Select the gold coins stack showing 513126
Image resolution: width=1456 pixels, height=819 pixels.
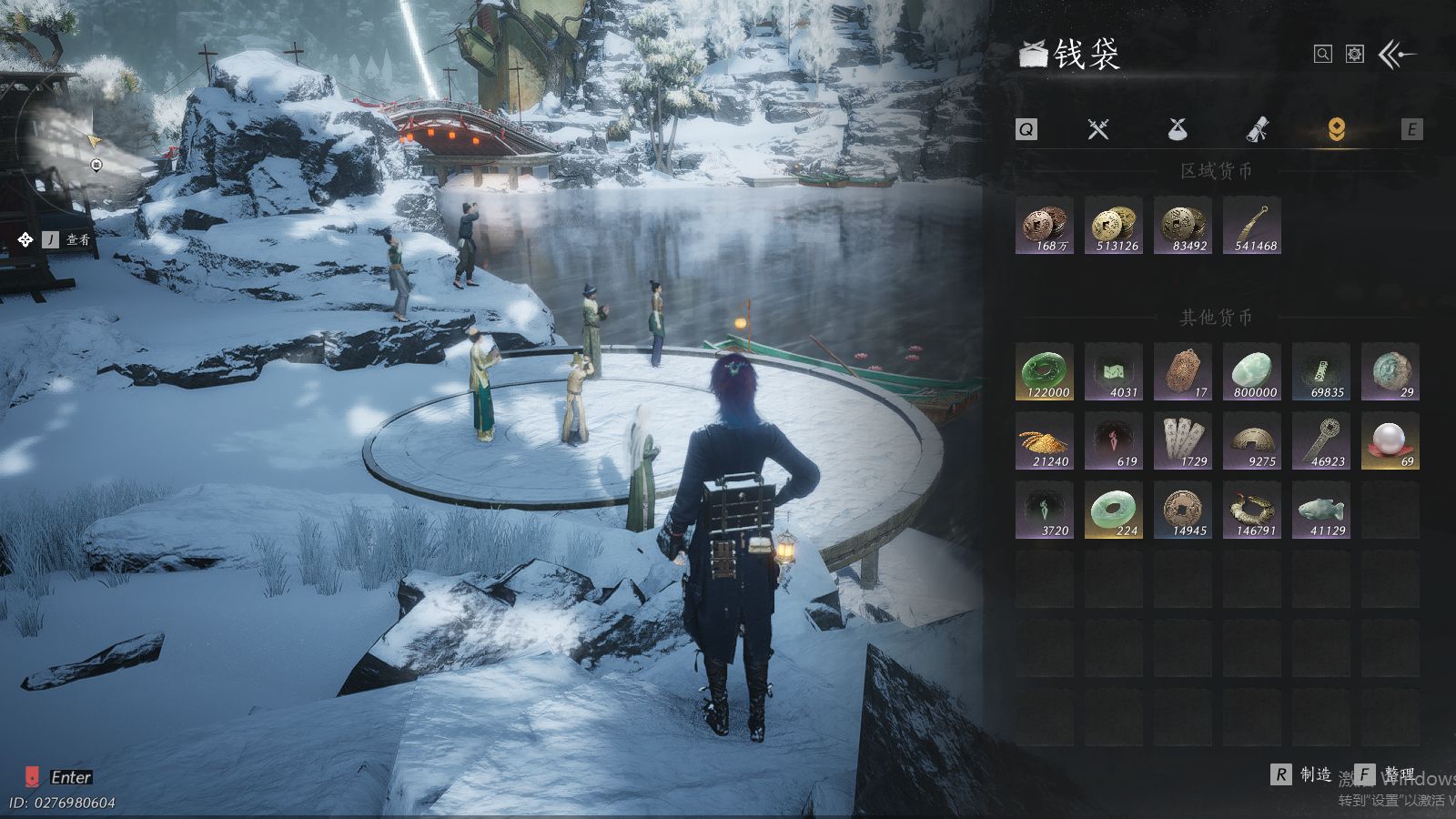point(1114,225)
